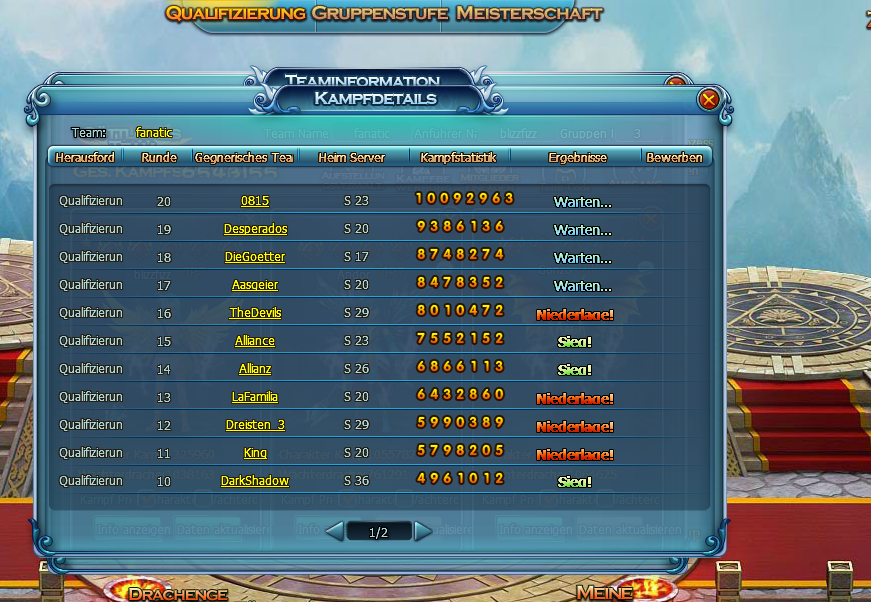Screen dimensions: 871x602
Task: Go to the next page arrow
Action: click(423, 531)
